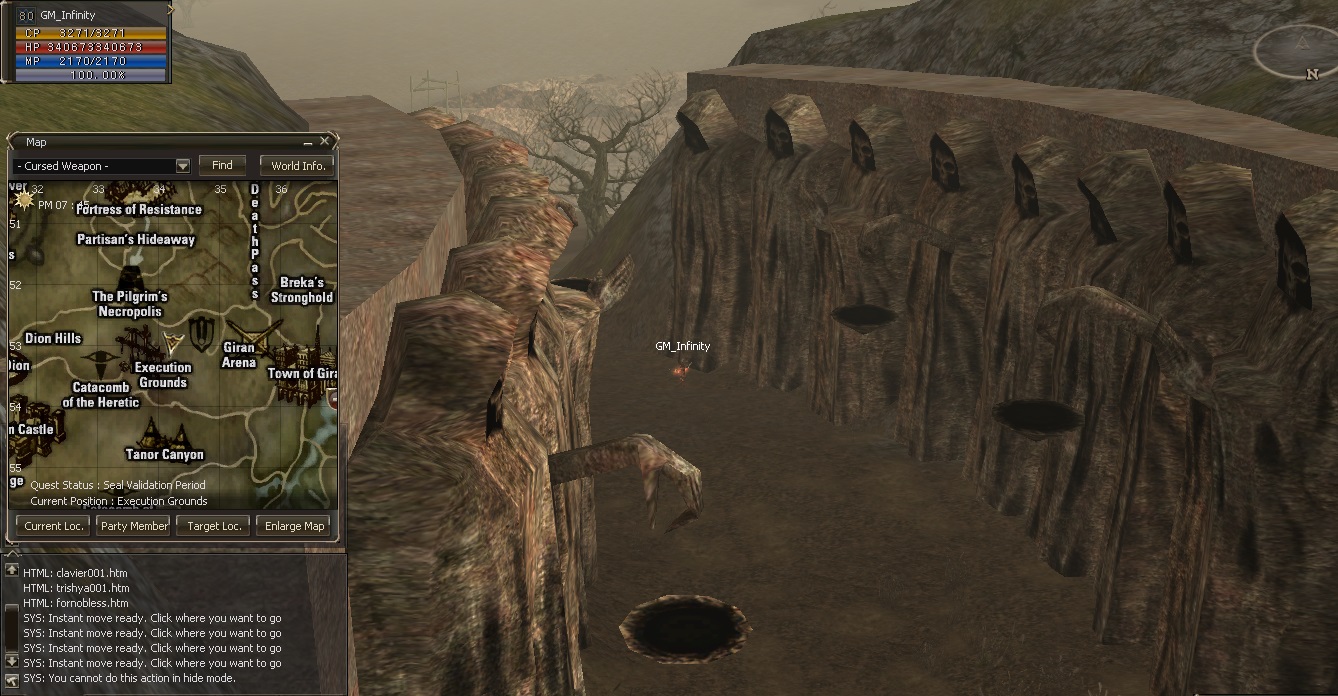Jump chat log to the latest message

pyautogui.click(x=12, y=678)
